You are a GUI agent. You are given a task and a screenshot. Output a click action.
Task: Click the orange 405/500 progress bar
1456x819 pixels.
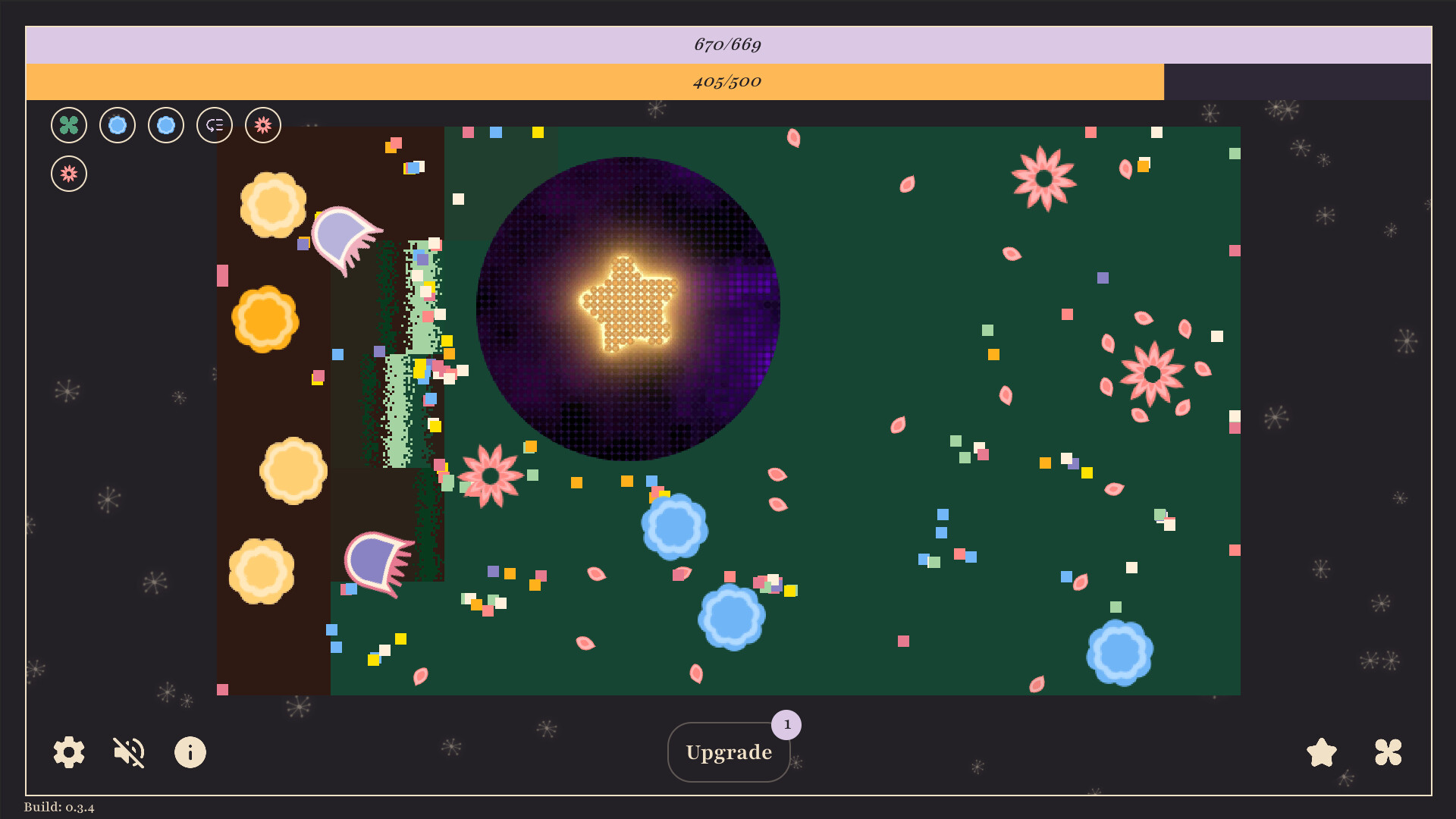coord(728,82)
